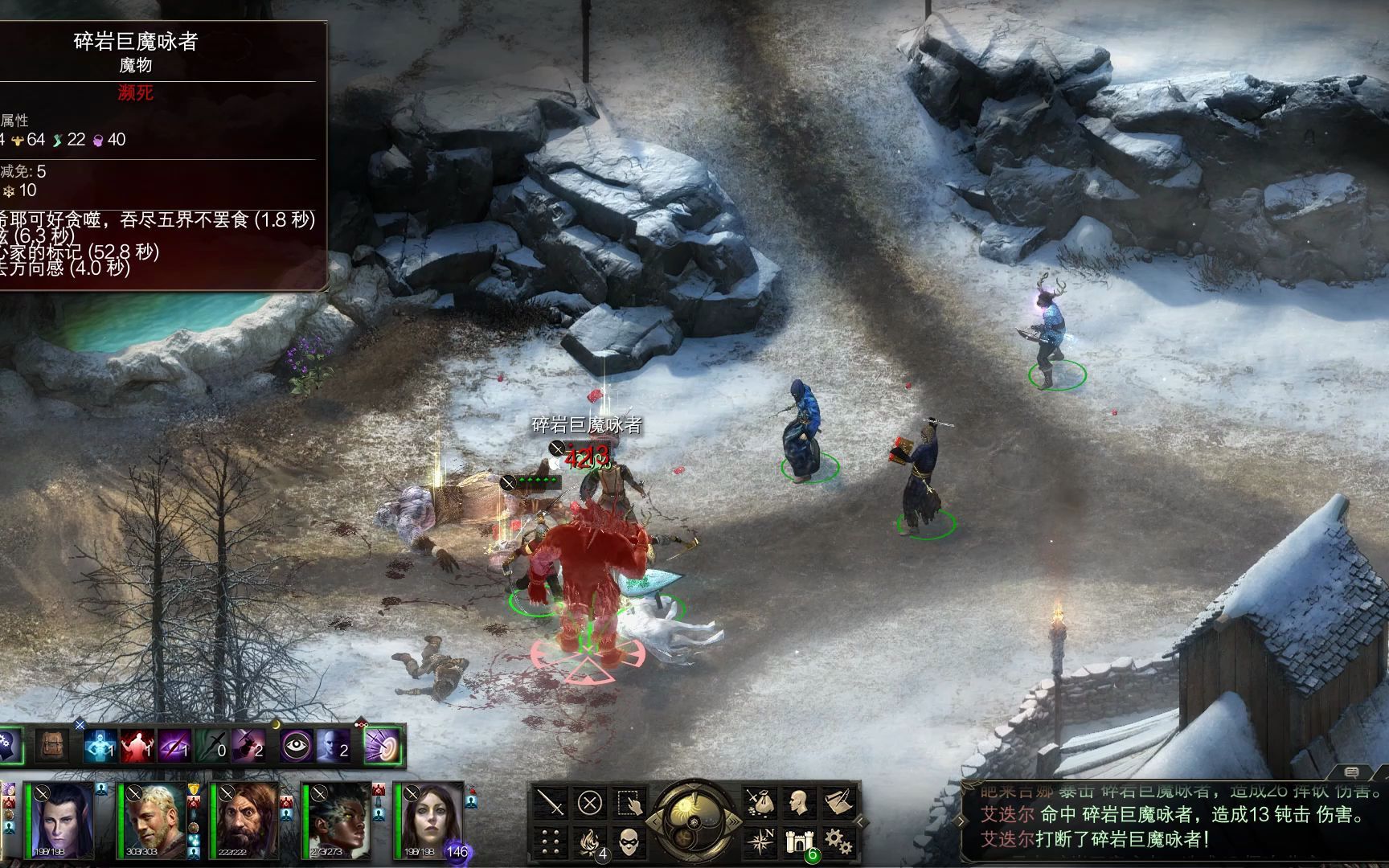Image resolution: width=1389 pixels, height=868 pixels.
Task: Select the pale dark-haired woman's portrait
Action: pos(429,821)
